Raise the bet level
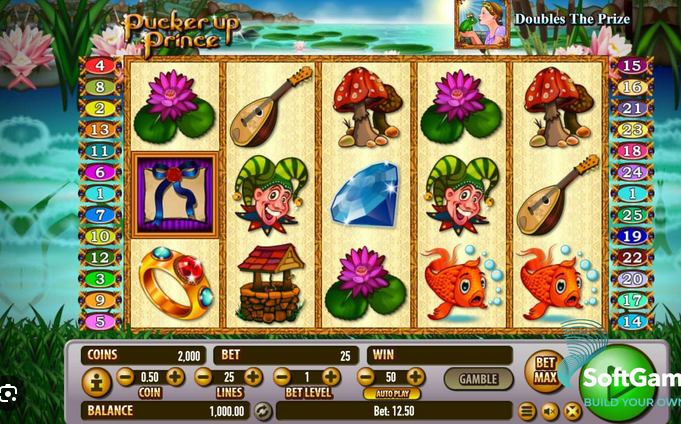The image size is (681, 424). tap(331, 377)
